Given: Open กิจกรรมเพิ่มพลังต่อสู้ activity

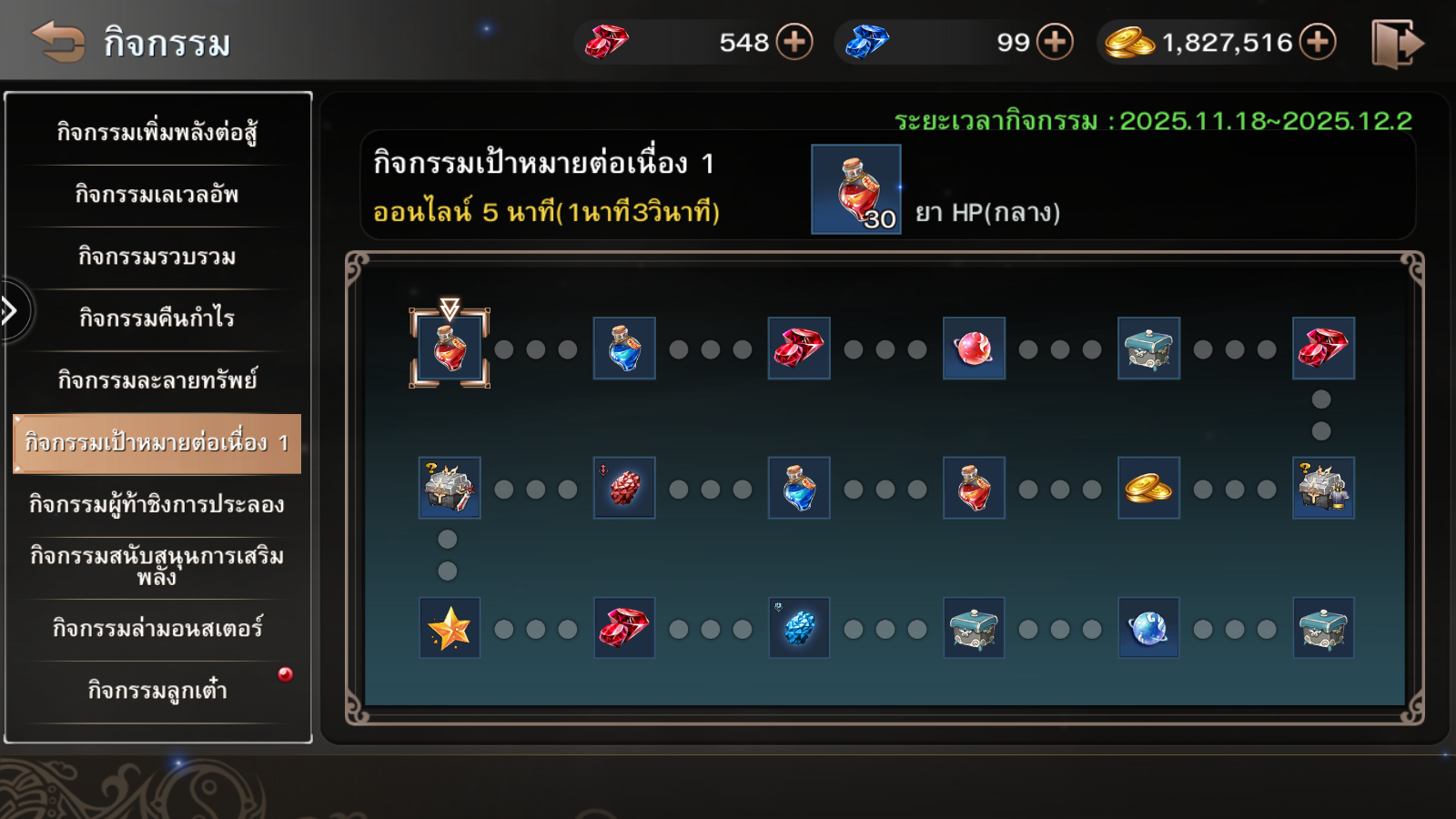Looking at the screenshot, I should point(157,133).
